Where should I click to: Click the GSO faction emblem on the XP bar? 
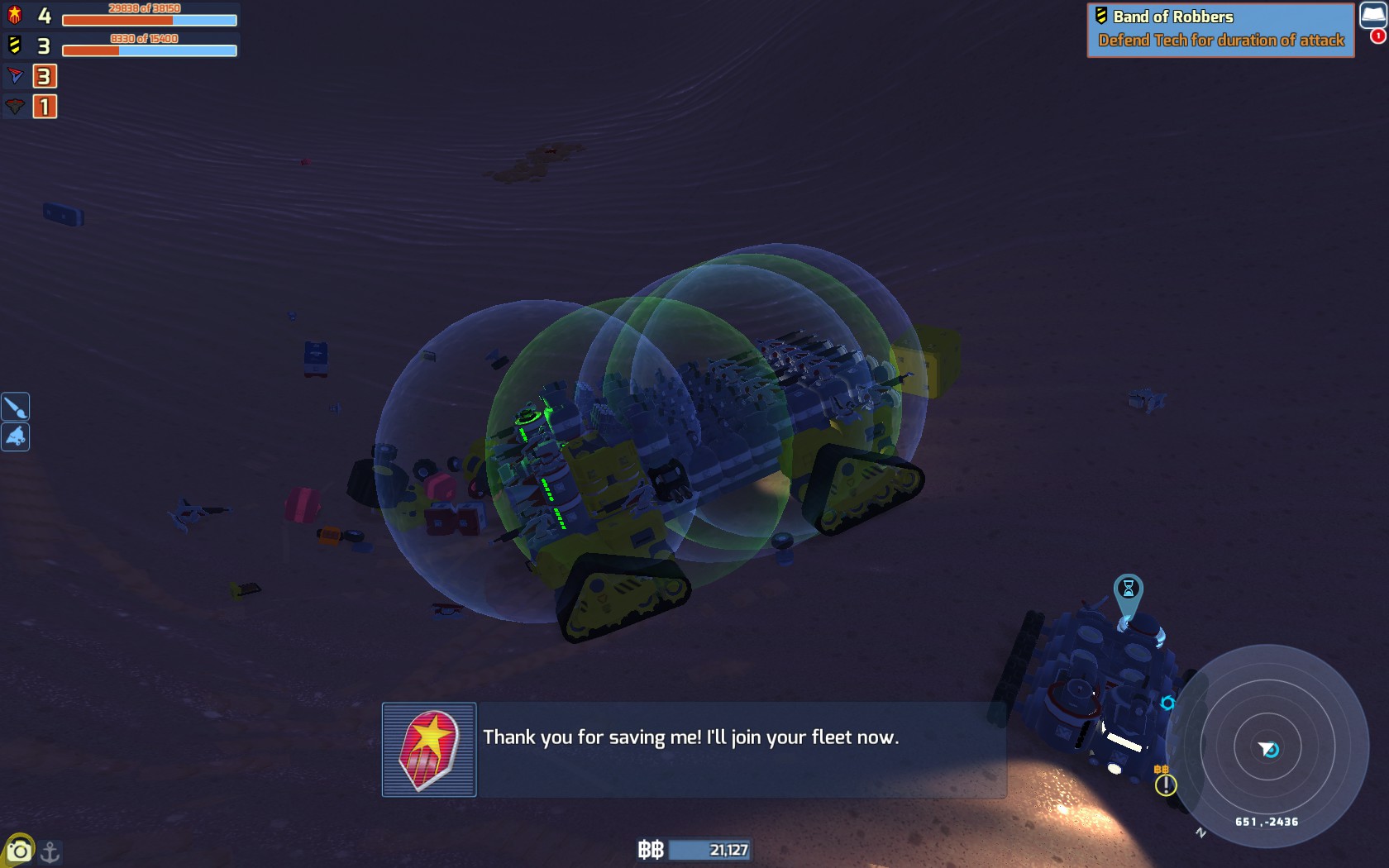click(15, 14)
